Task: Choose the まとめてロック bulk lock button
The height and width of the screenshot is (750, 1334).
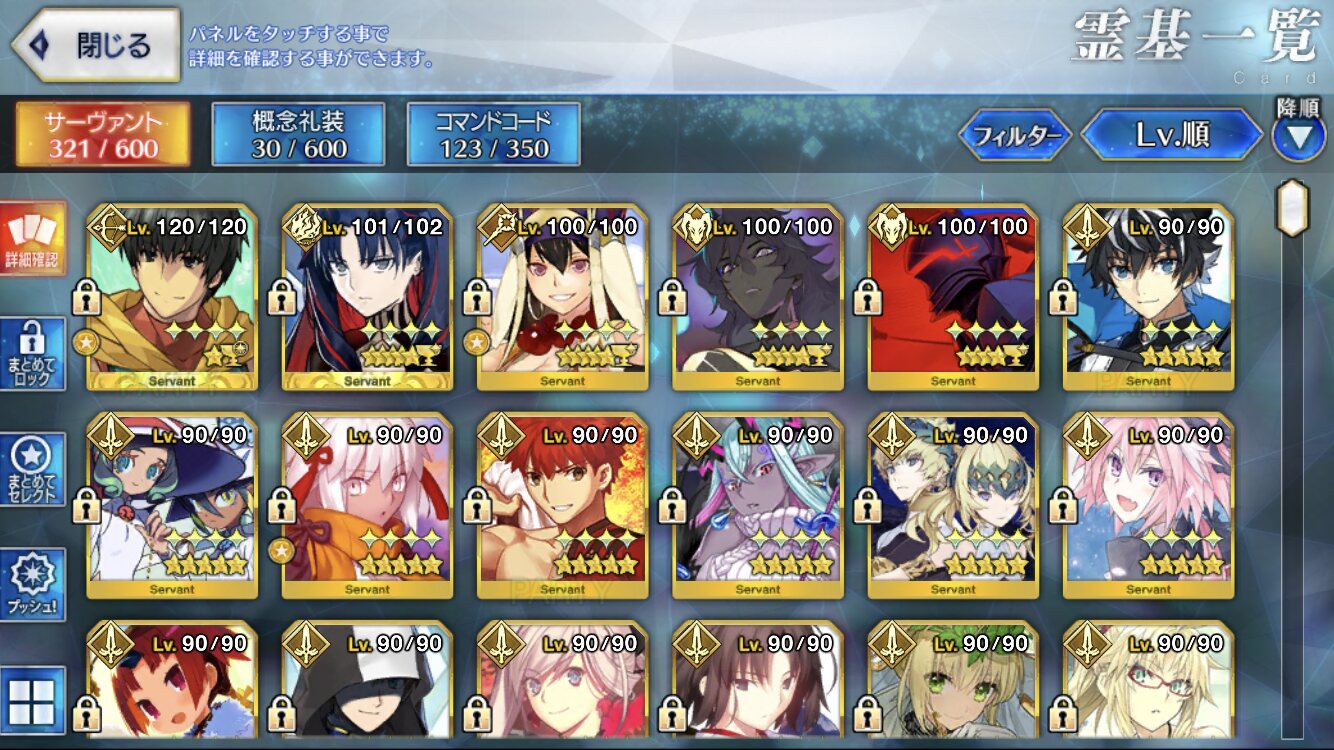Action: (32, 354)
